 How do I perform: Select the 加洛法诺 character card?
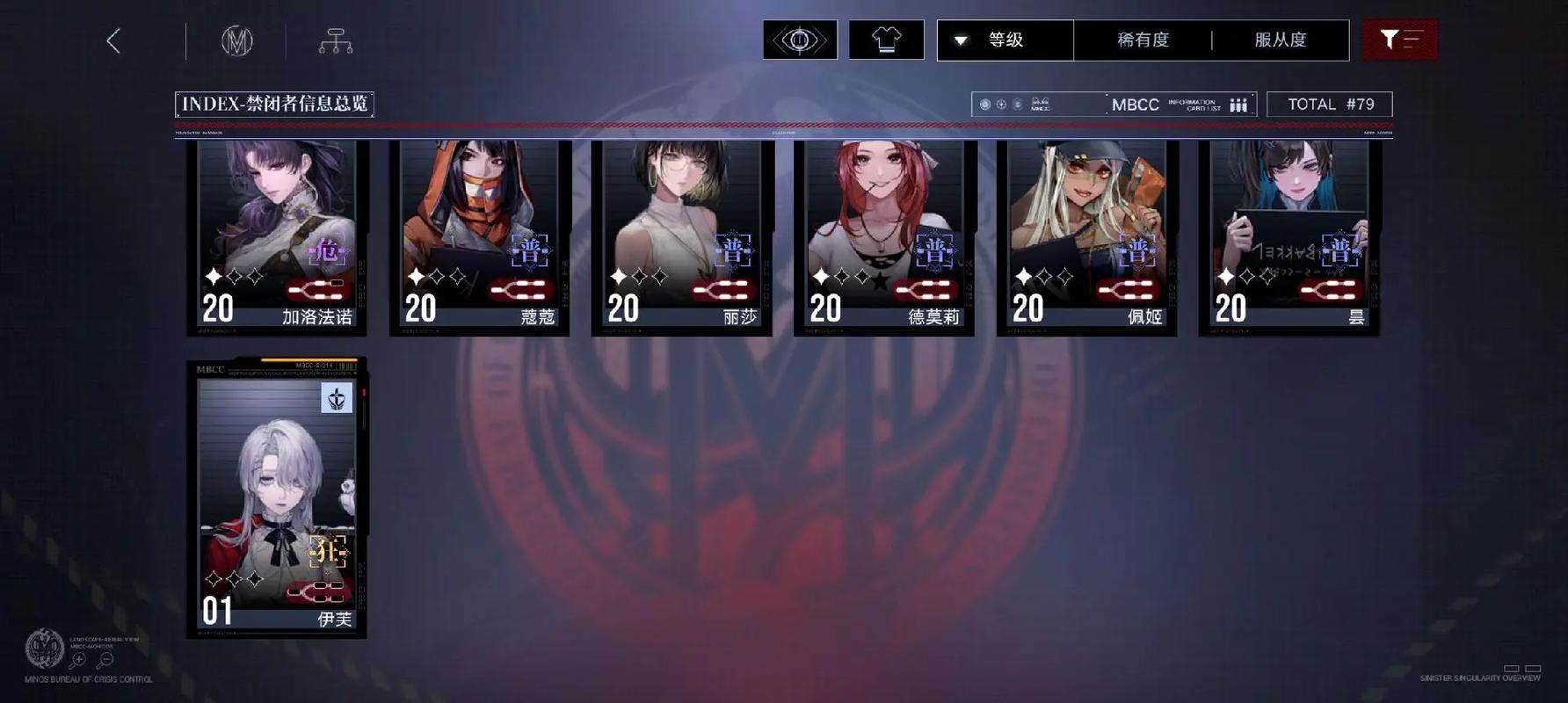[x=277, y=237]
